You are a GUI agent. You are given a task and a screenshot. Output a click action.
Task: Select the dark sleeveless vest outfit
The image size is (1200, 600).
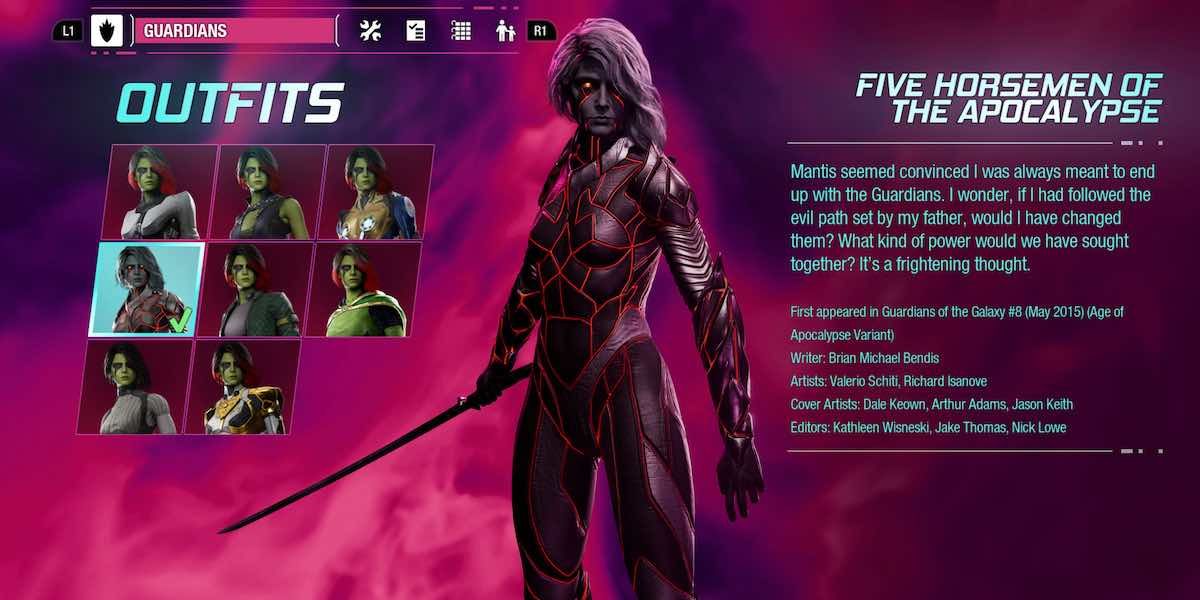point(268,192)
